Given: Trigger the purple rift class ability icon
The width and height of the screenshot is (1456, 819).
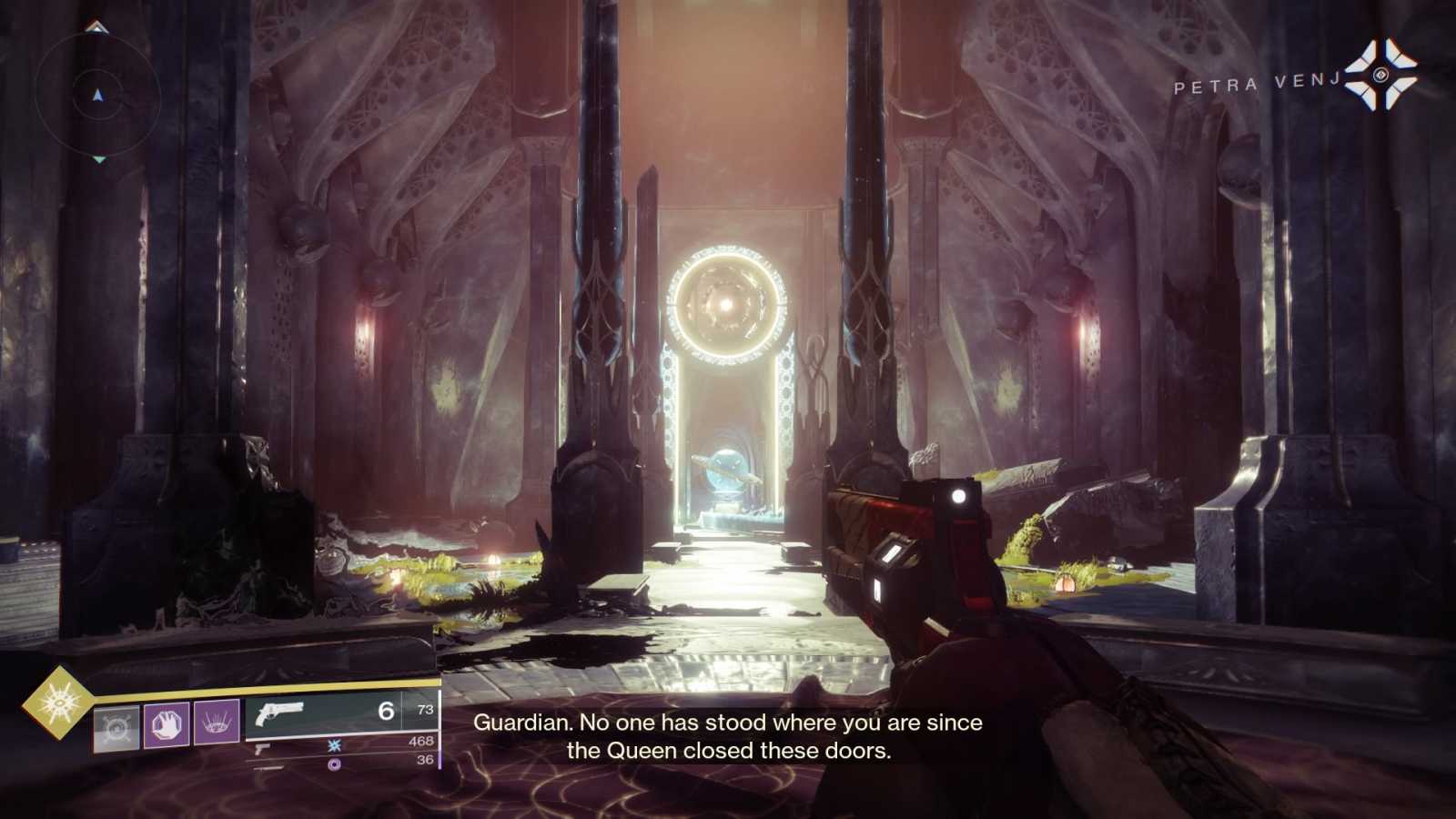Looking at the screenshot, I should 217,723.
